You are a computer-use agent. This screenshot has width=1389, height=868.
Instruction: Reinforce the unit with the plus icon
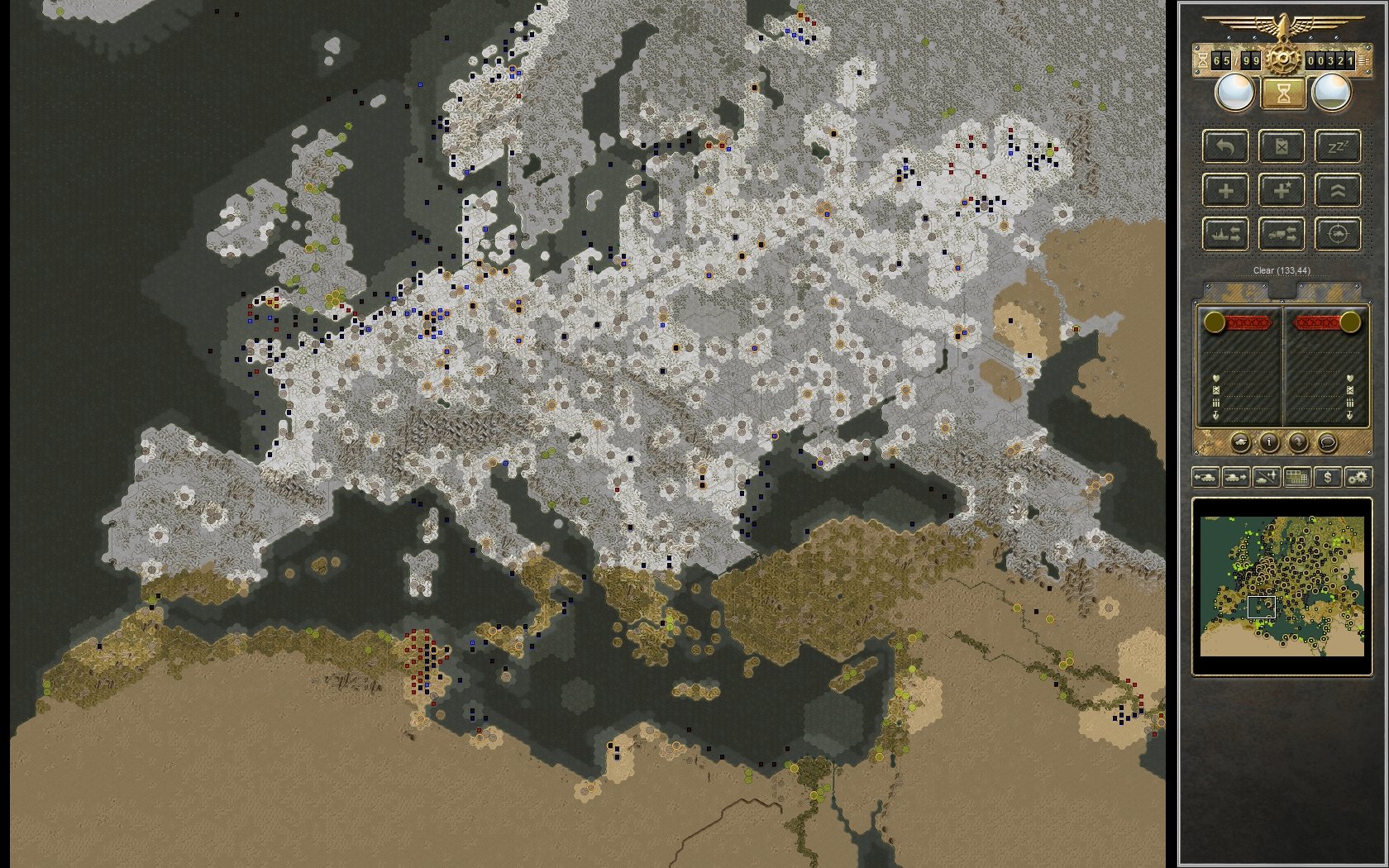(1224, 189)
